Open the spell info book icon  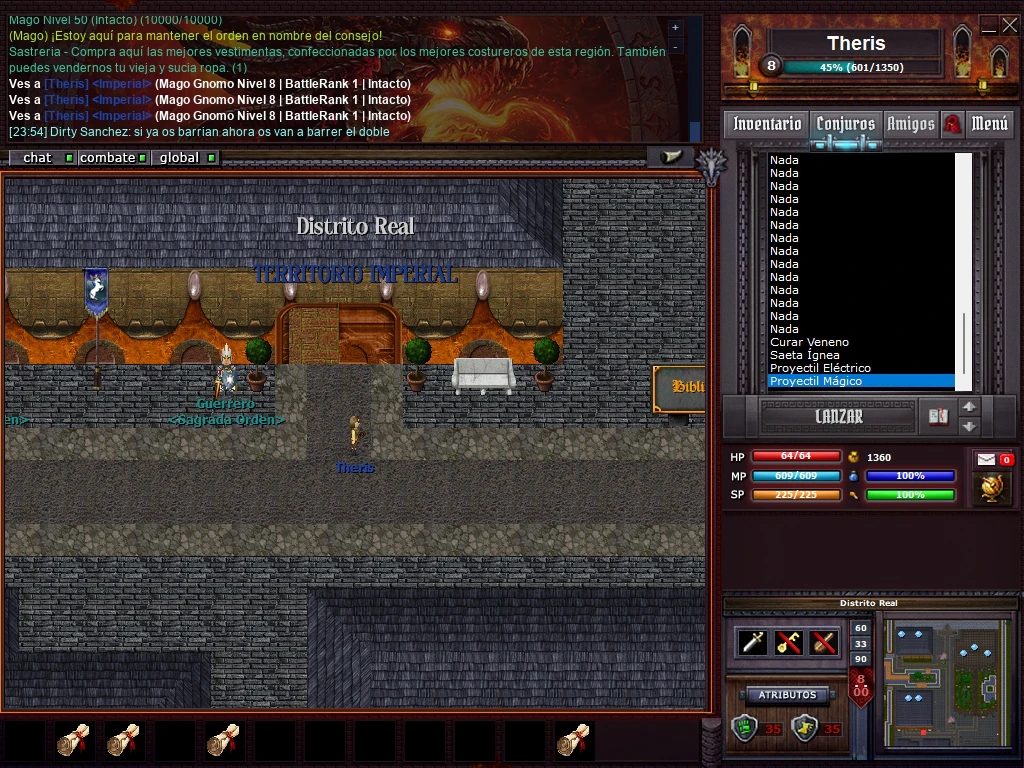click(x=938, y=417)
